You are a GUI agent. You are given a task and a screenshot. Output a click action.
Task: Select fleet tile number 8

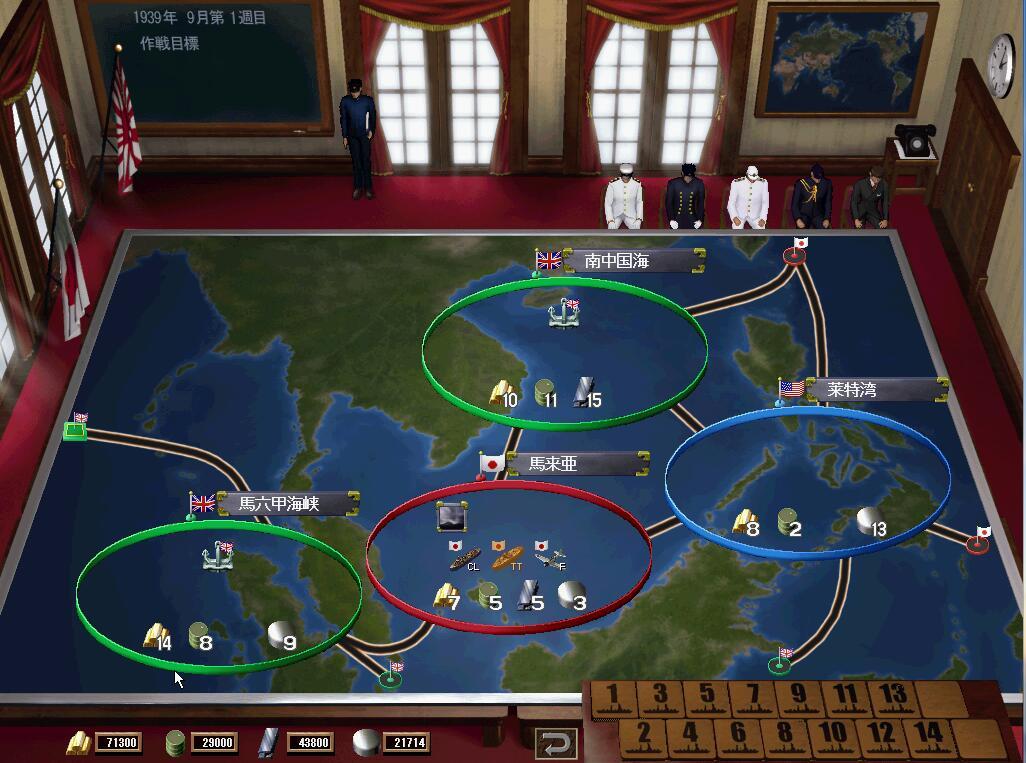click(x=784, y=735)
